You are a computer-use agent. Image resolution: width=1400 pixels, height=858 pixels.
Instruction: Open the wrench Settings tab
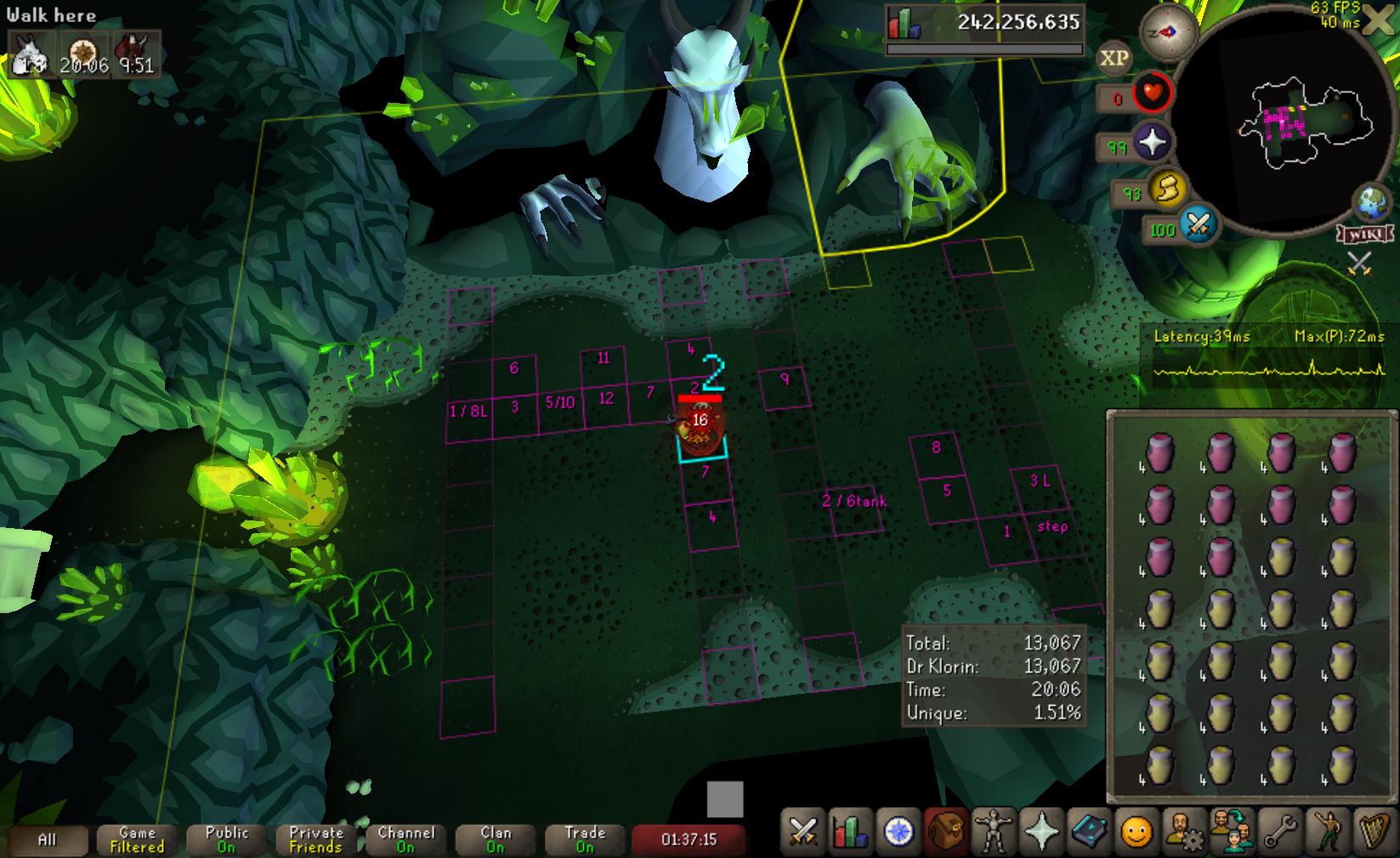pyautogui.click(x=1279, y=832)
